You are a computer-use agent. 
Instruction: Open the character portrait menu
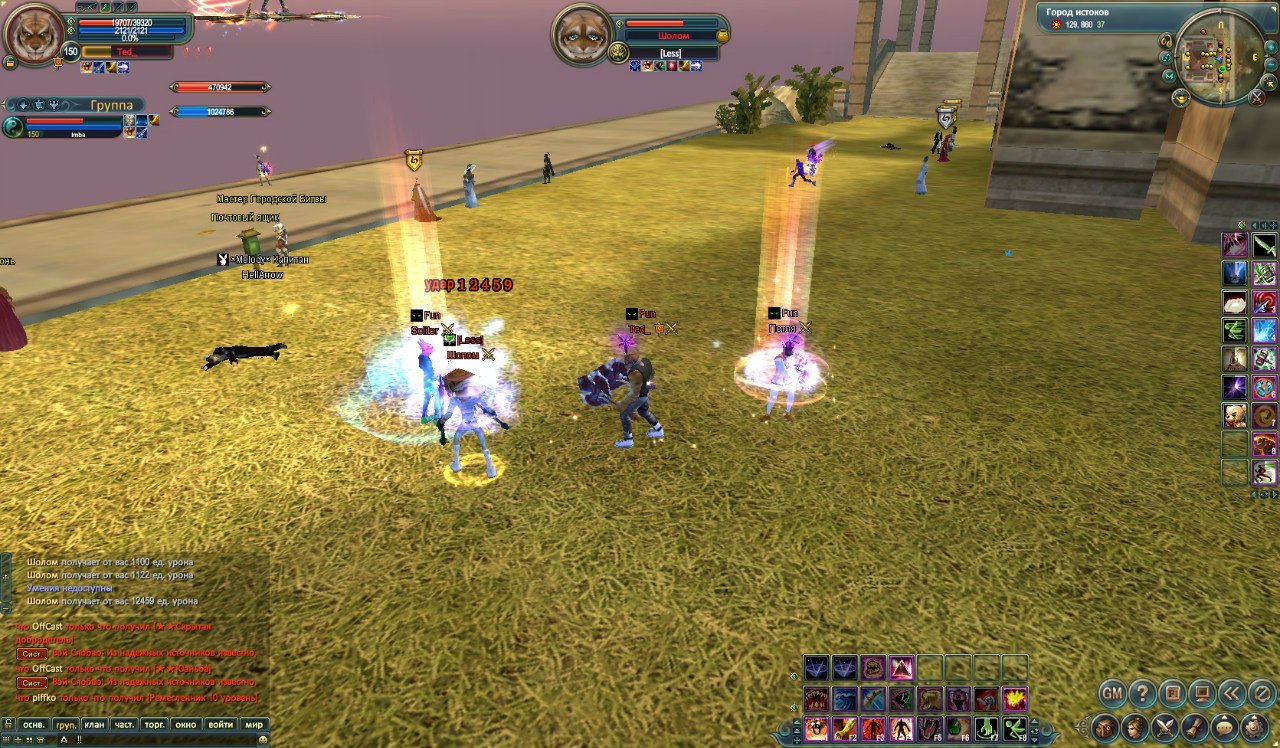(x=1135, y=727)
